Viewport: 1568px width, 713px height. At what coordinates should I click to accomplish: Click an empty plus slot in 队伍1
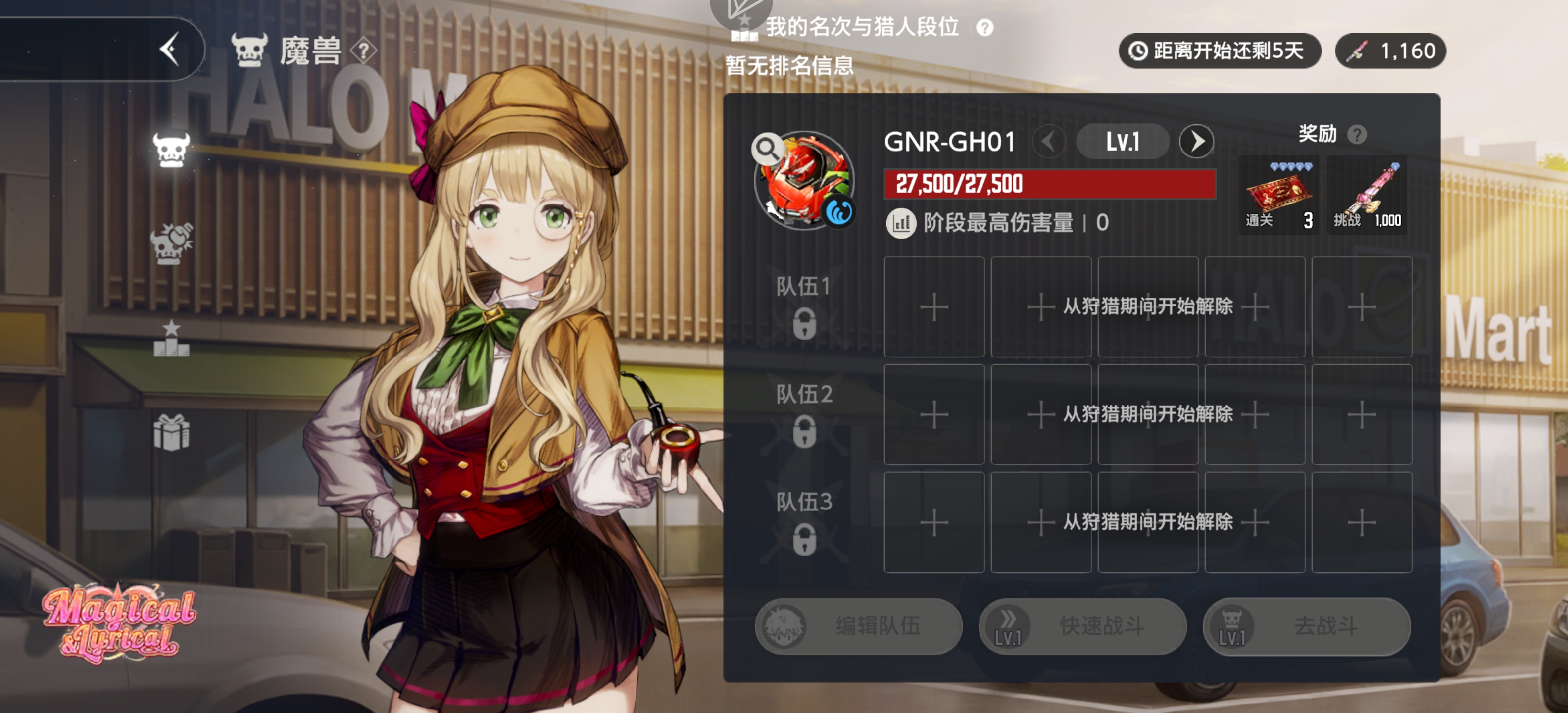click(934, 307)
